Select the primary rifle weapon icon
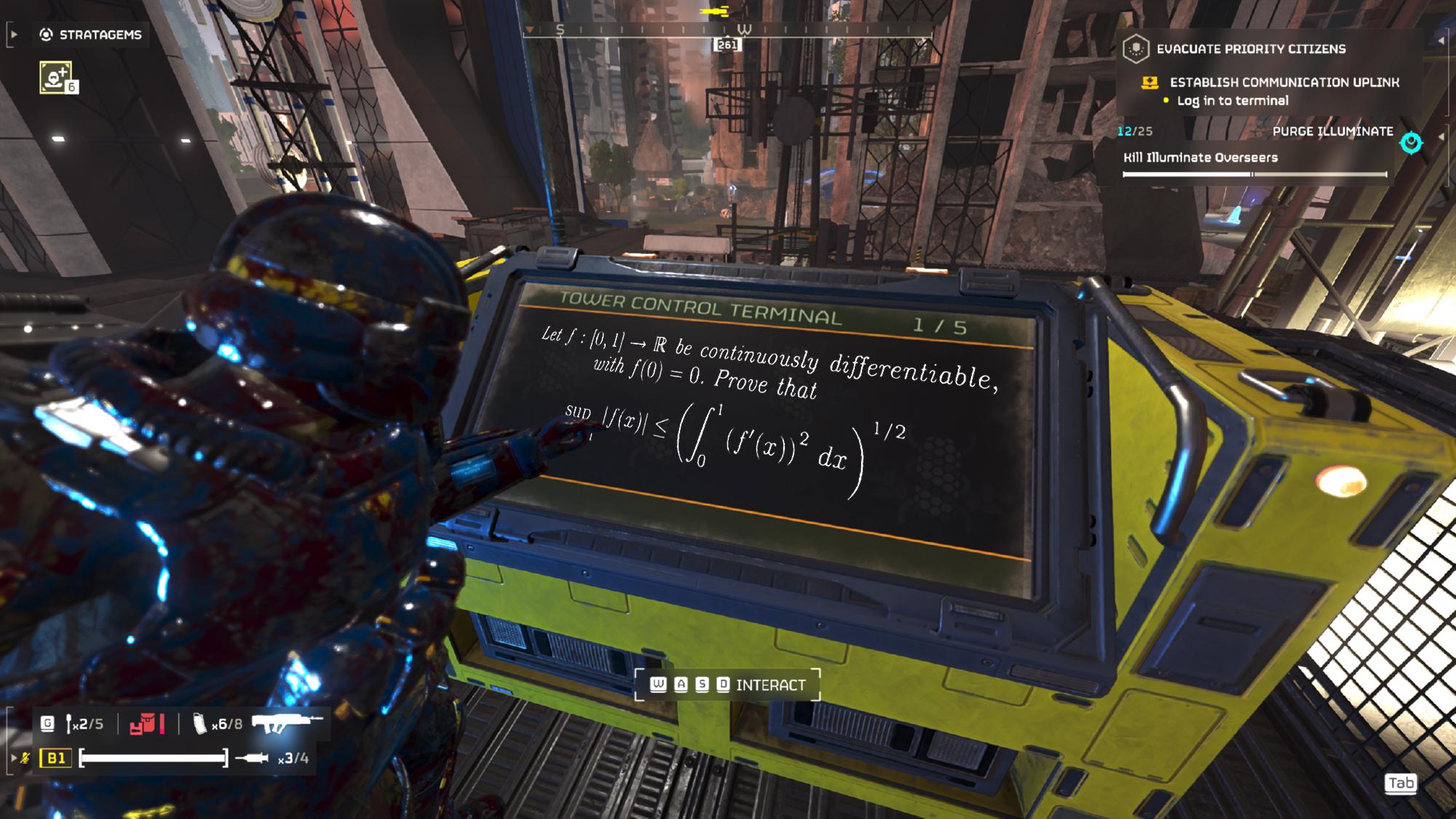The image size is (1456, 819). 286,723
